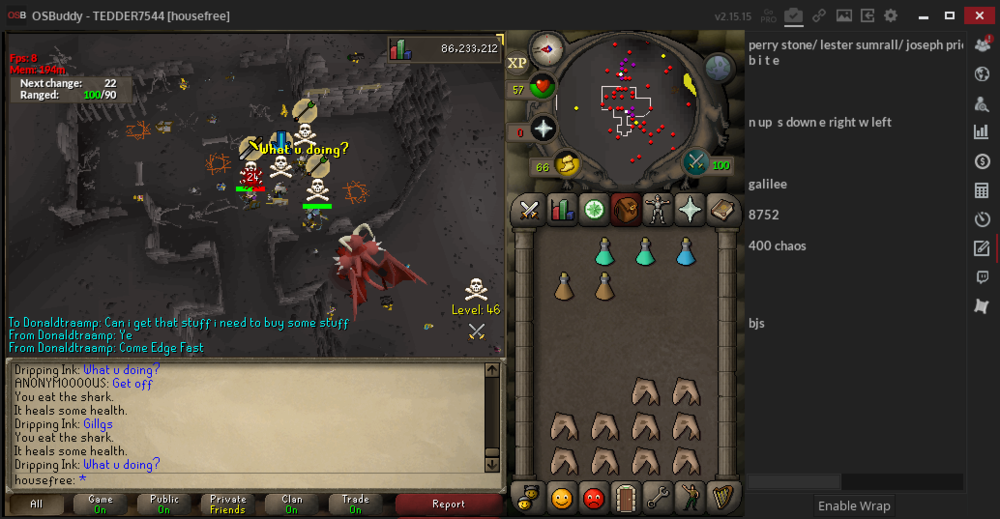The width and height of the screenshot is (1000, 519).
Task: Switch to the Skills tab
Action: click(561, 210)
